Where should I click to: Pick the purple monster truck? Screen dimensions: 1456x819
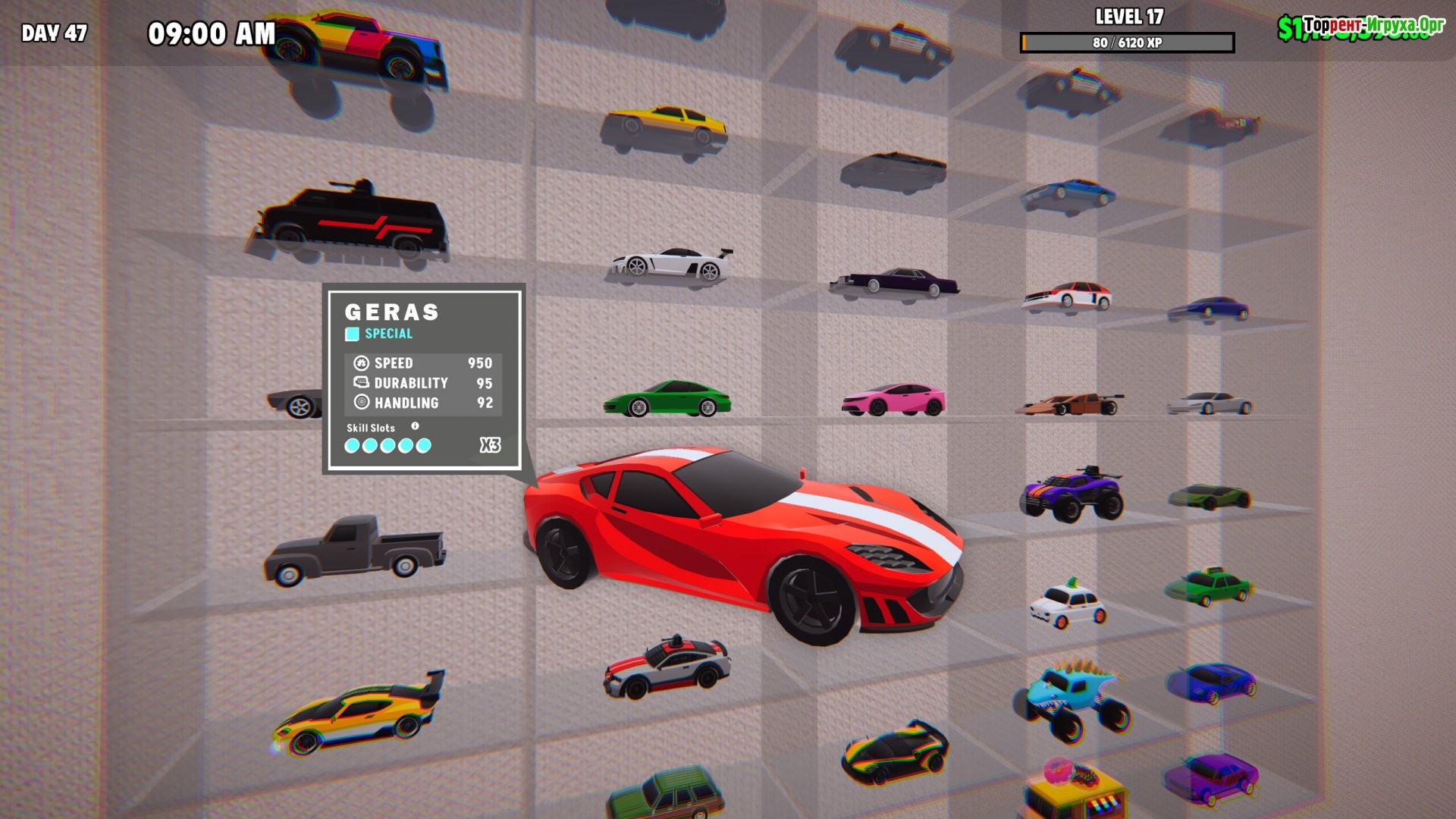click(x=1071, y=494)
